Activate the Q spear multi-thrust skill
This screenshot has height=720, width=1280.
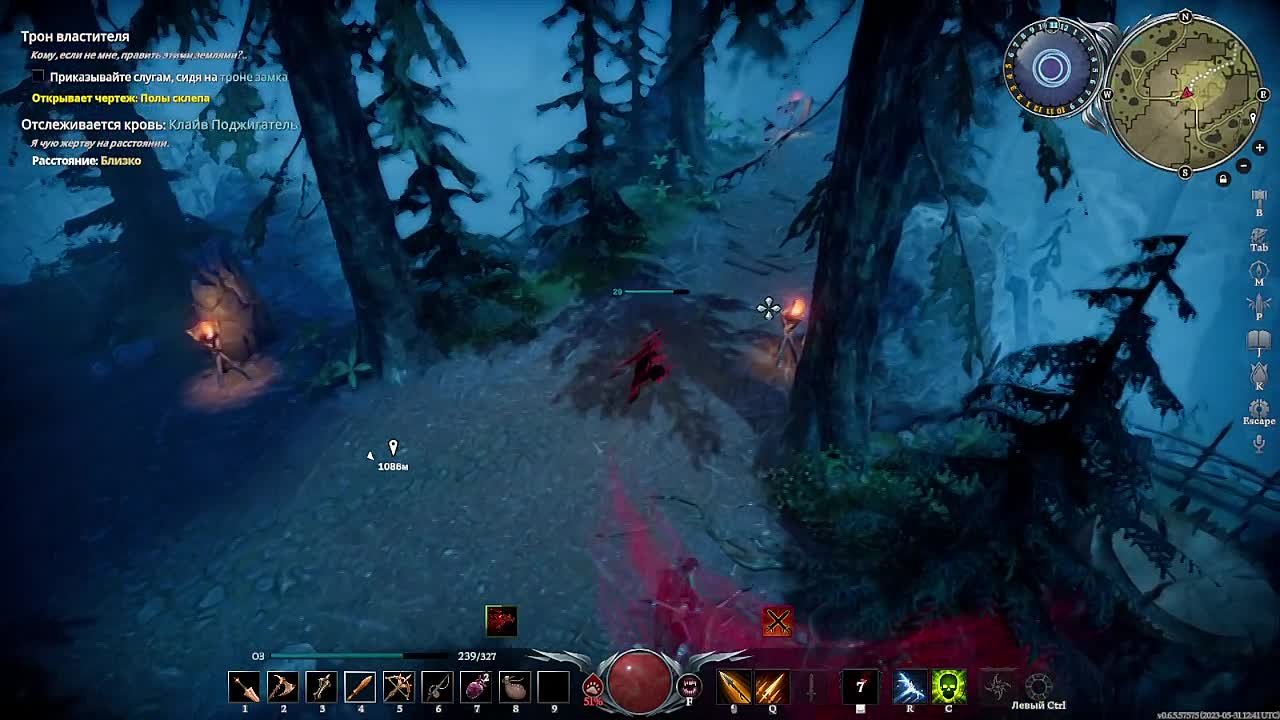click(x=771, y=687)
